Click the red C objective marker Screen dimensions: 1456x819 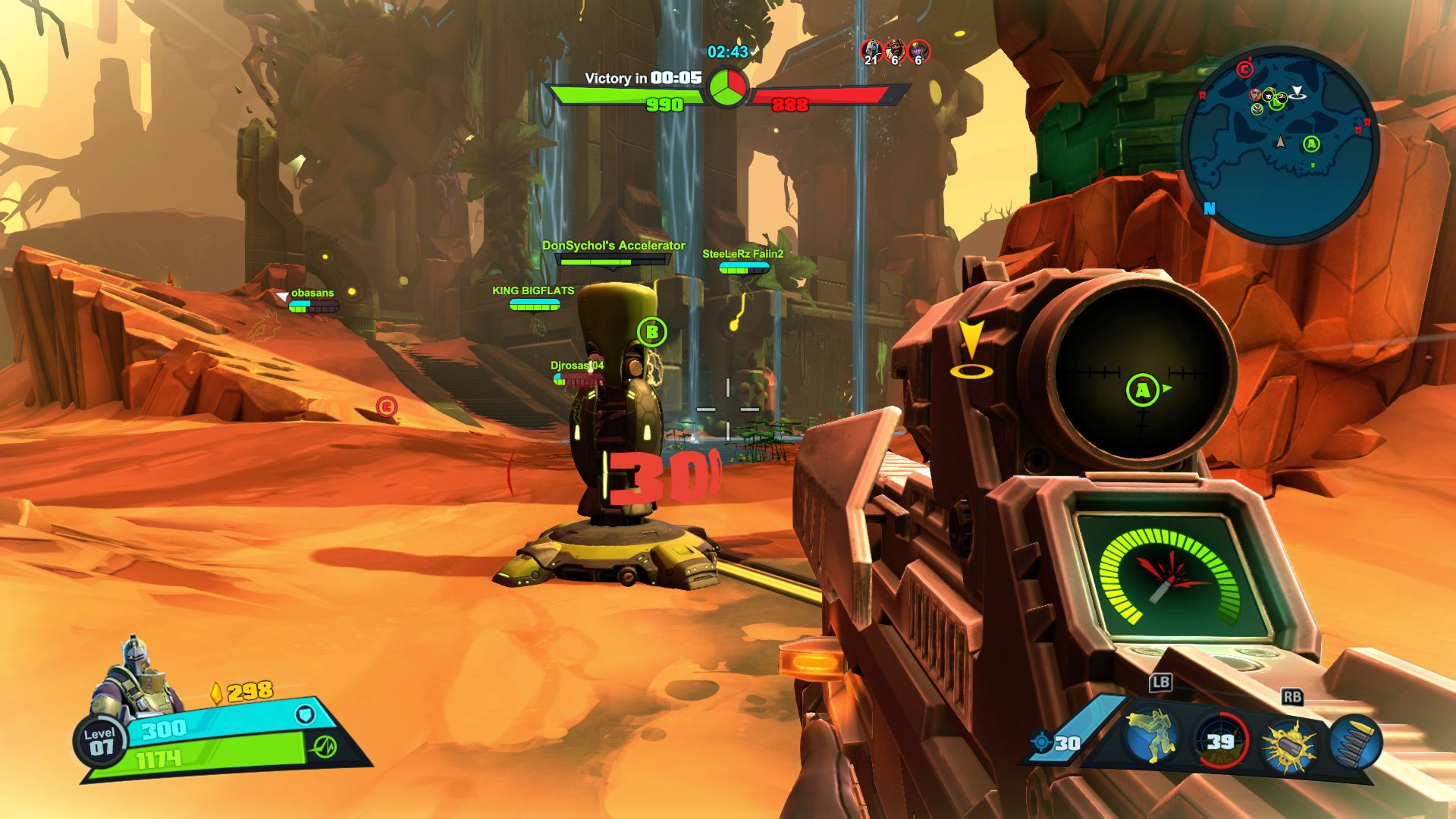click(x=387, y=407)
